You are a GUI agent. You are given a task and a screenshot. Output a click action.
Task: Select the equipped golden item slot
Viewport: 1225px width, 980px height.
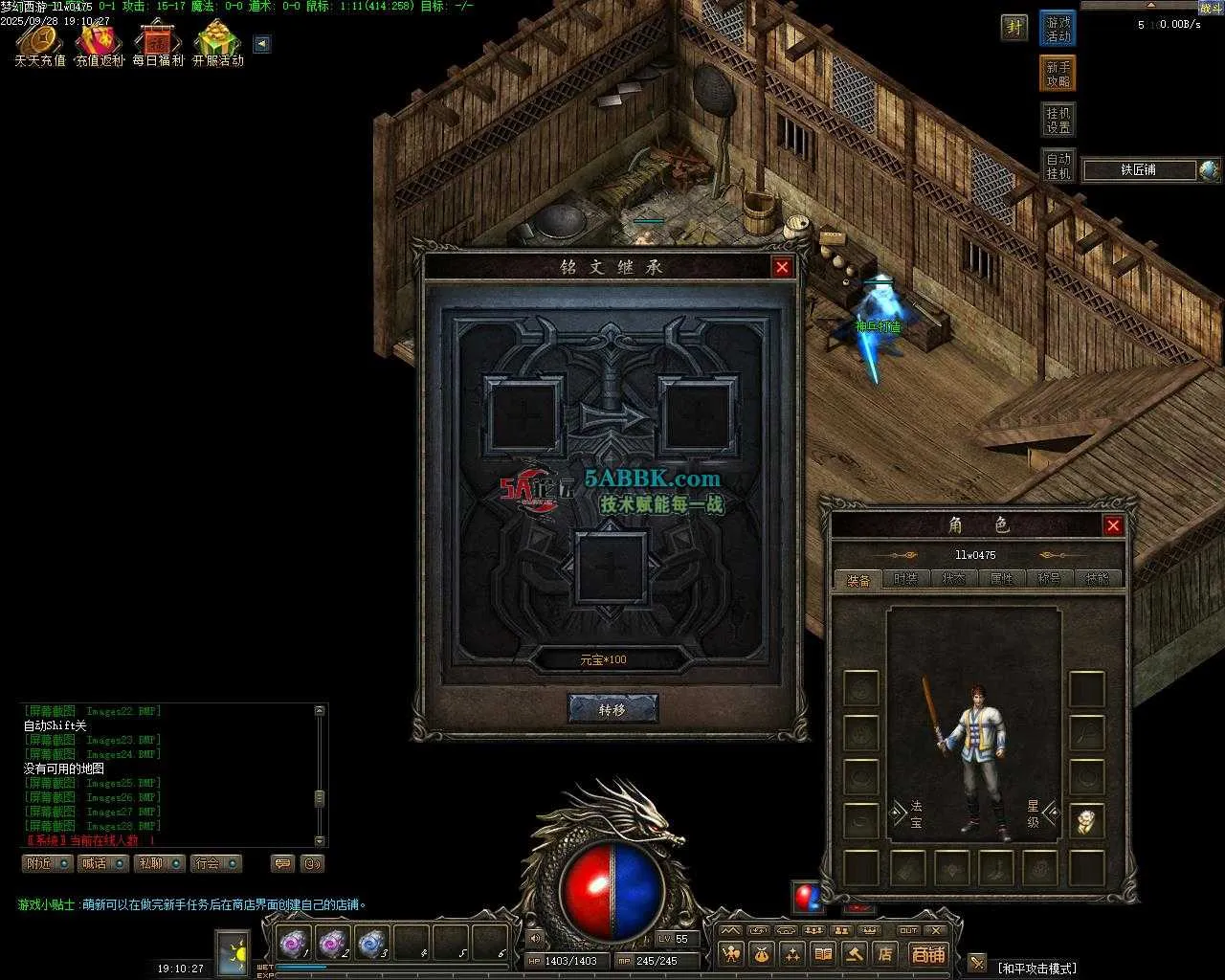pos(1086,821)
